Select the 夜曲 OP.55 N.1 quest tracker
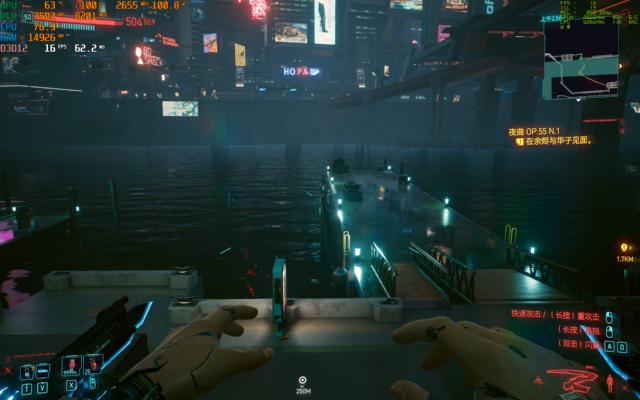The width and height of the screenshot is (640, 400). coord(543,130)
